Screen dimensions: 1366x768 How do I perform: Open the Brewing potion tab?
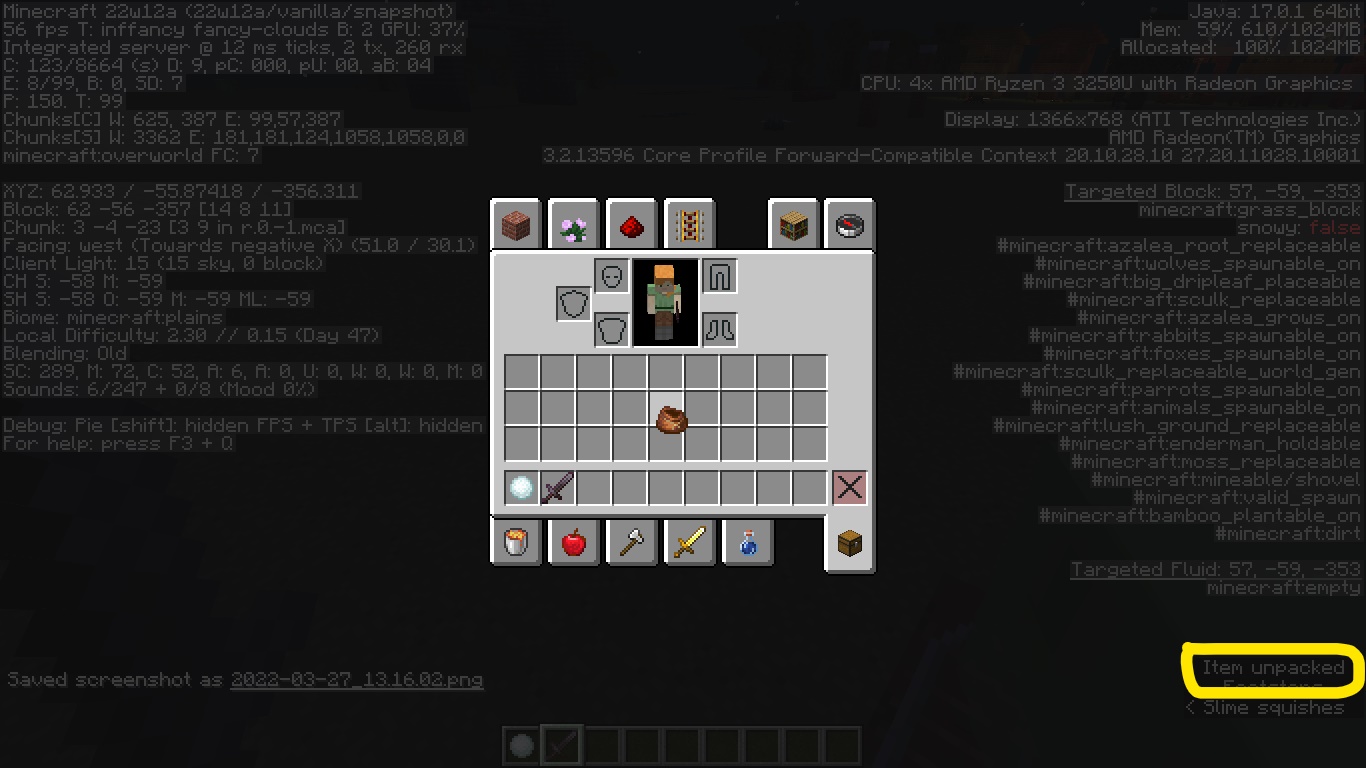747,542
